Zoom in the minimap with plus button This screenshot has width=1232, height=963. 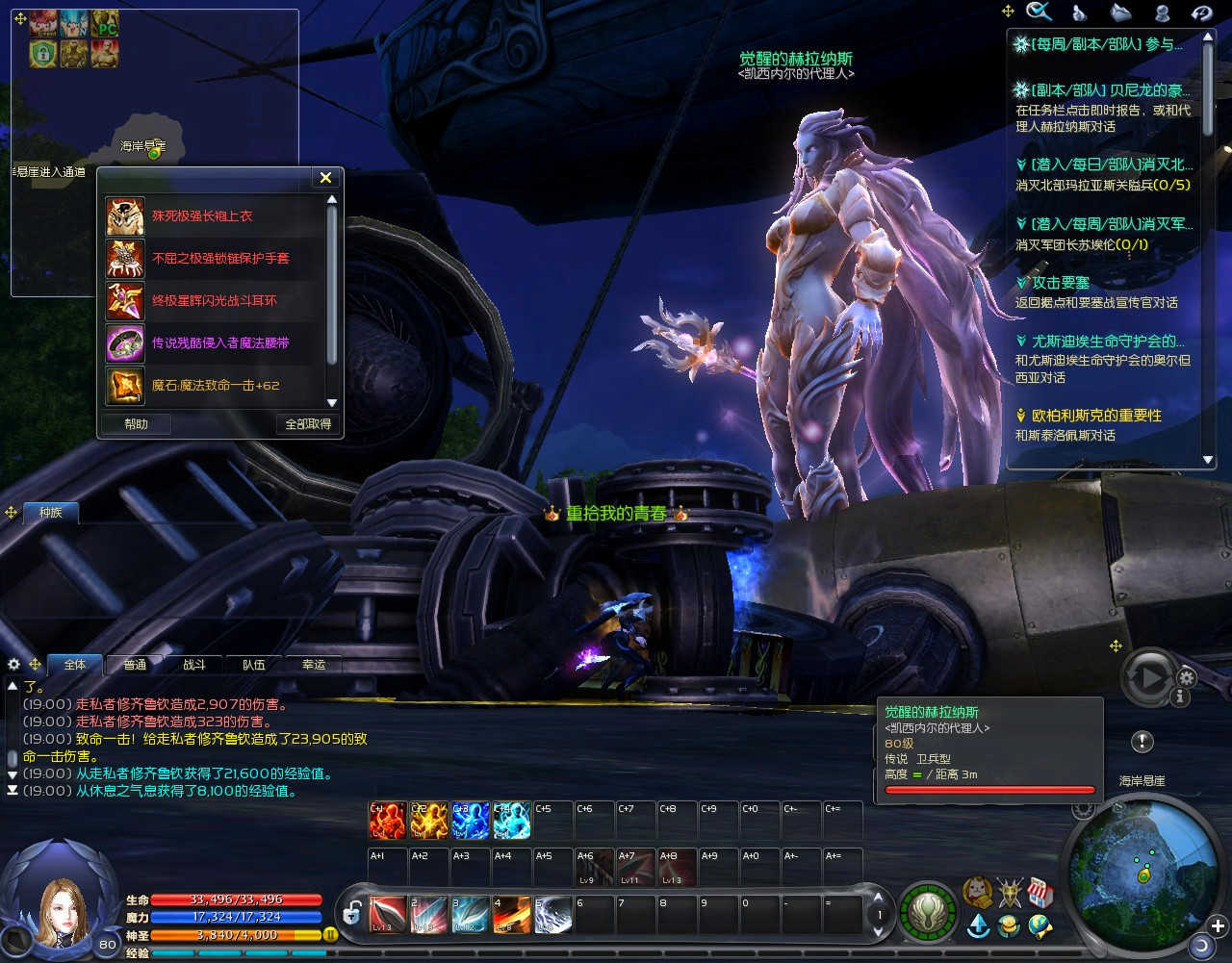[1218, 926]
